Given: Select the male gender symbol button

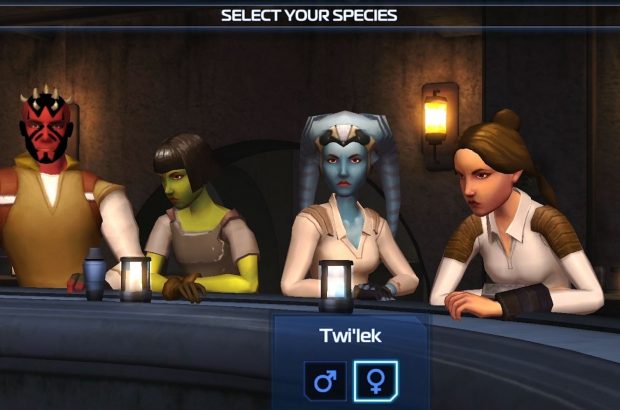Looking at the screenshot, I should click(325, 381).
